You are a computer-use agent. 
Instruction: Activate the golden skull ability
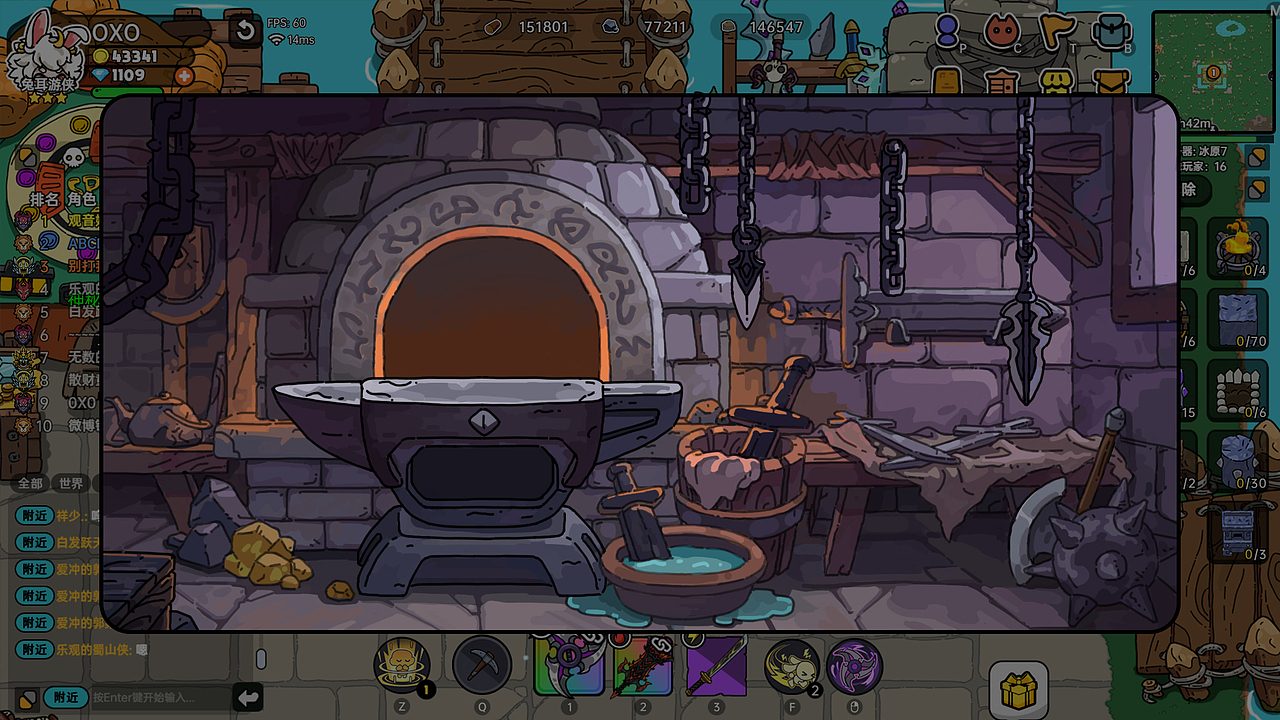click(x=402, y=665)
